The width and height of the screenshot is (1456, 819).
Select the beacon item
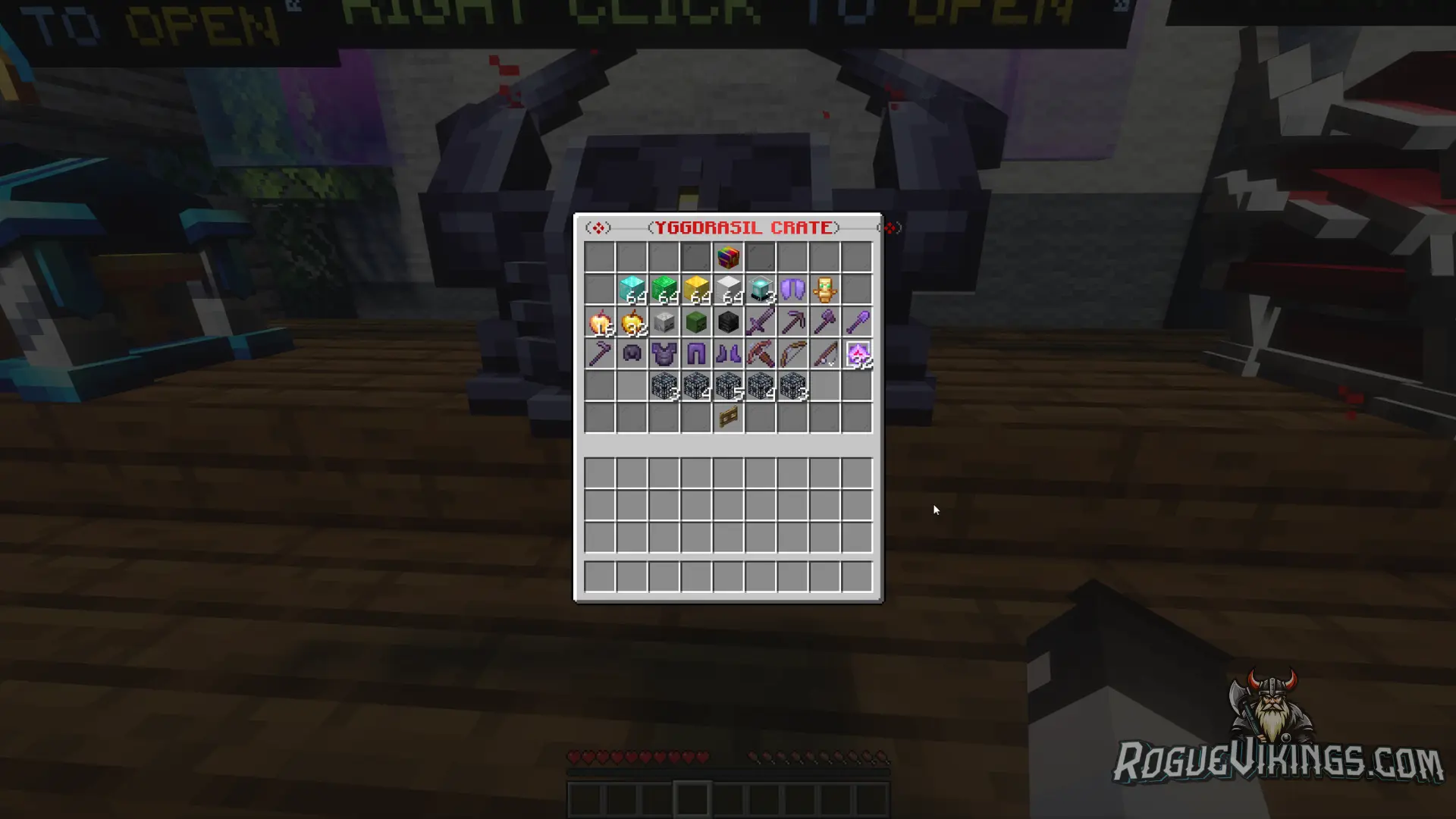tap(760, 289)
